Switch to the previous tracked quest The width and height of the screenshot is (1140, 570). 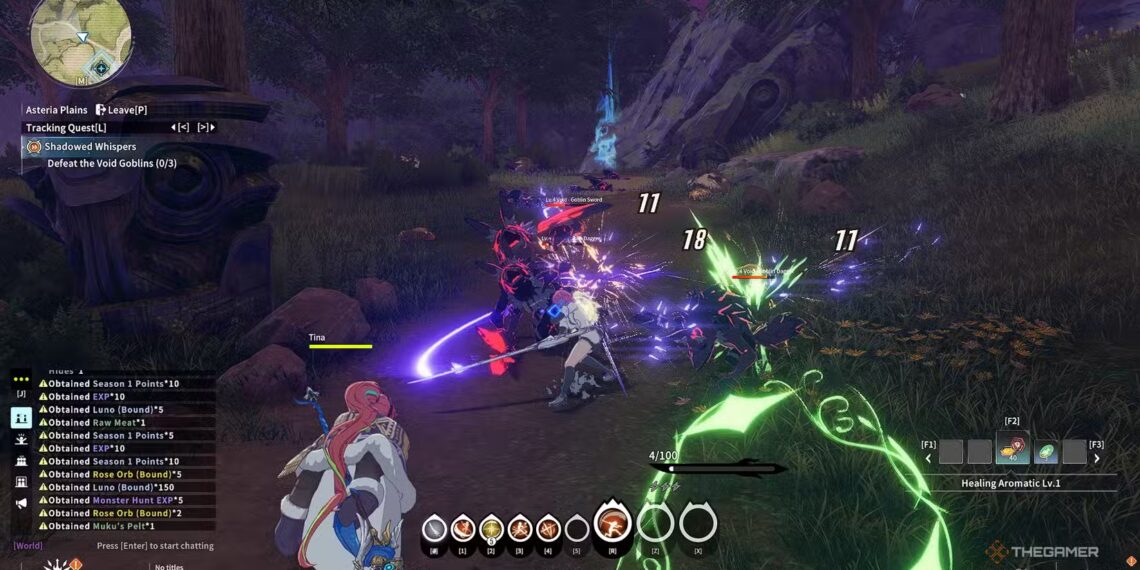[x=181, y=127]
